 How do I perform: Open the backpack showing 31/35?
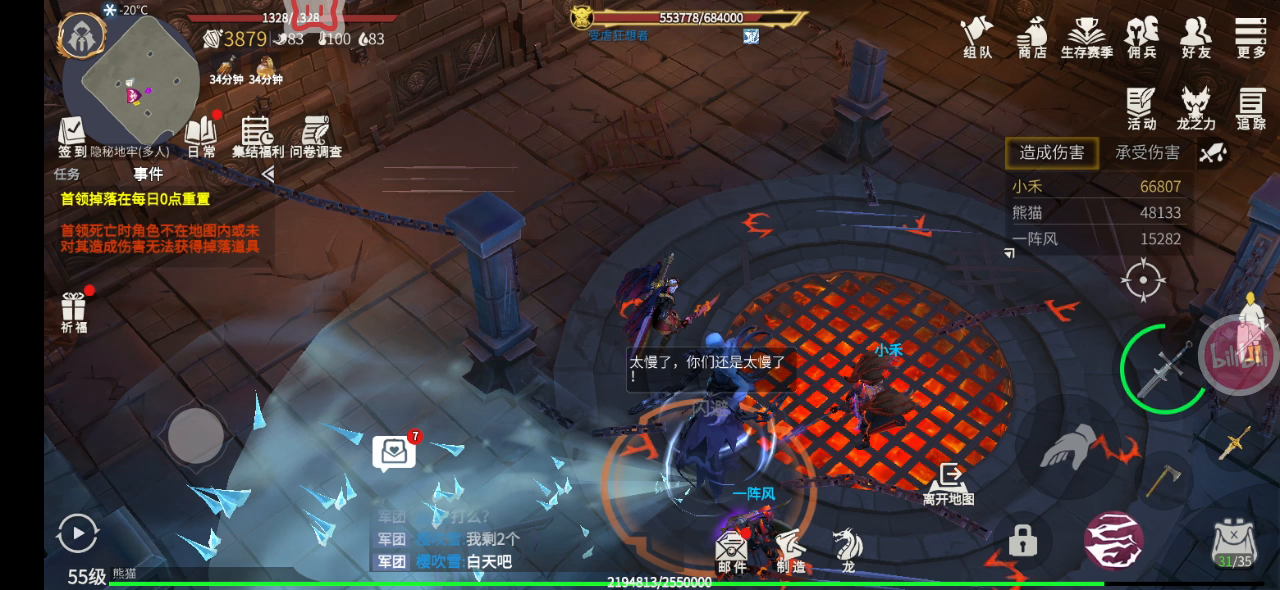click(x=1233, y=543)
